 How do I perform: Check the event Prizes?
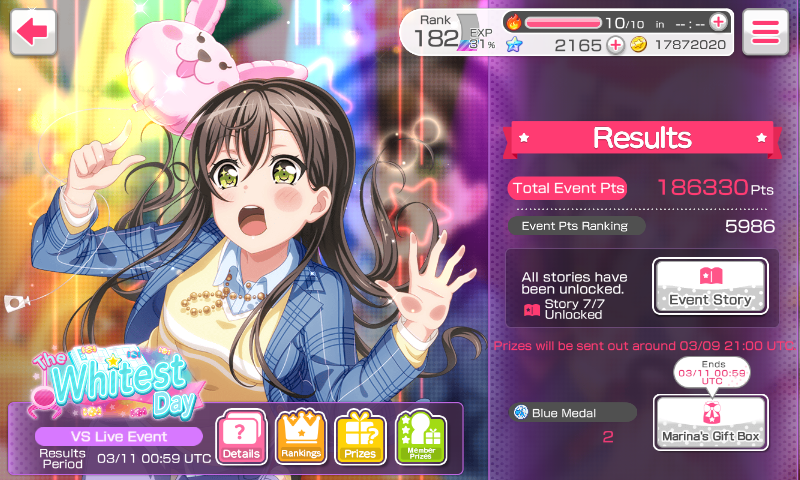pos(360,437)
